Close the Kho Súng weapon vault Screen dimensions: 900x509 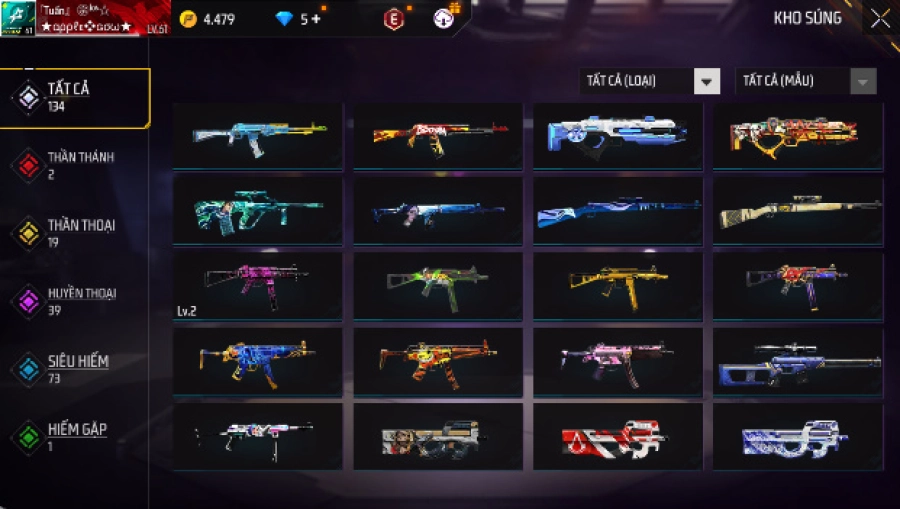[879, 19]
